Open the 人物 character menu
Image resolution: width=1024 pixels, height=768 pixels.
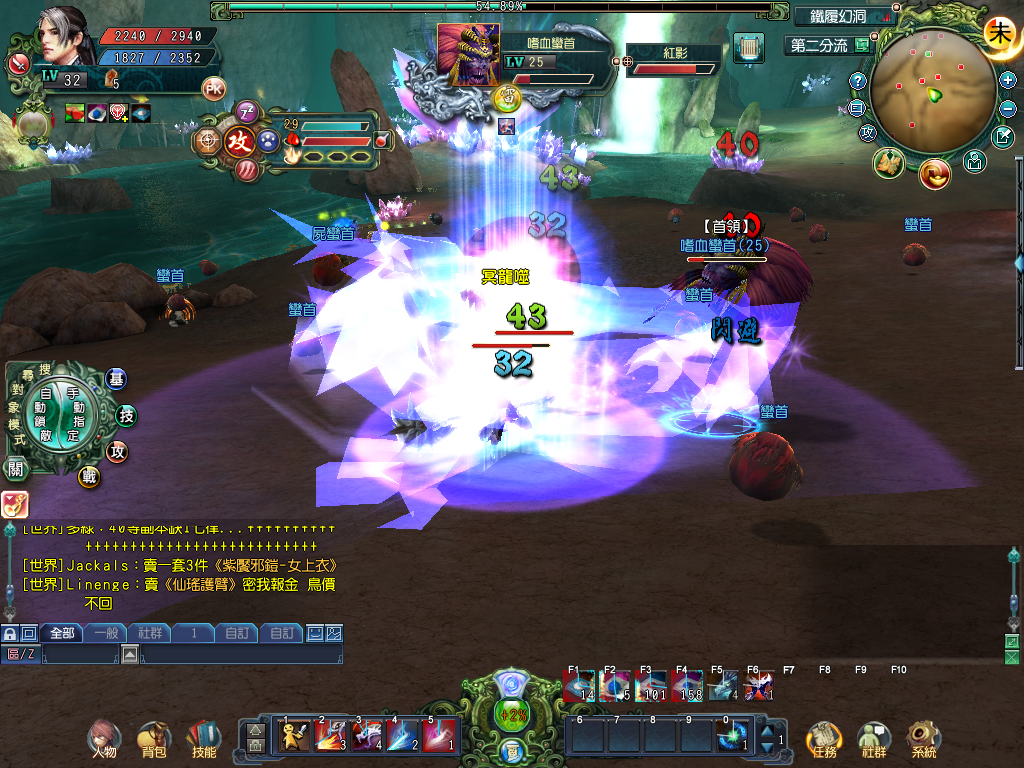100,738
